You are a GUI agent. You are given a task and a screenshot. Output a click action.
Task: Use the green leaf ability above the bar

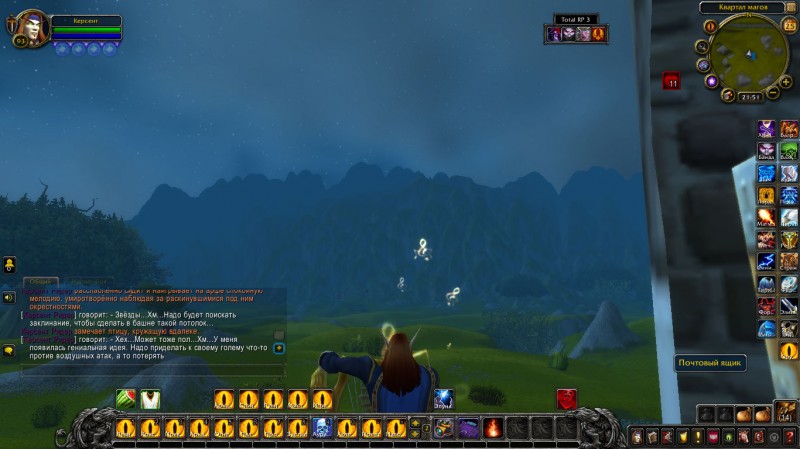(126, 399)
